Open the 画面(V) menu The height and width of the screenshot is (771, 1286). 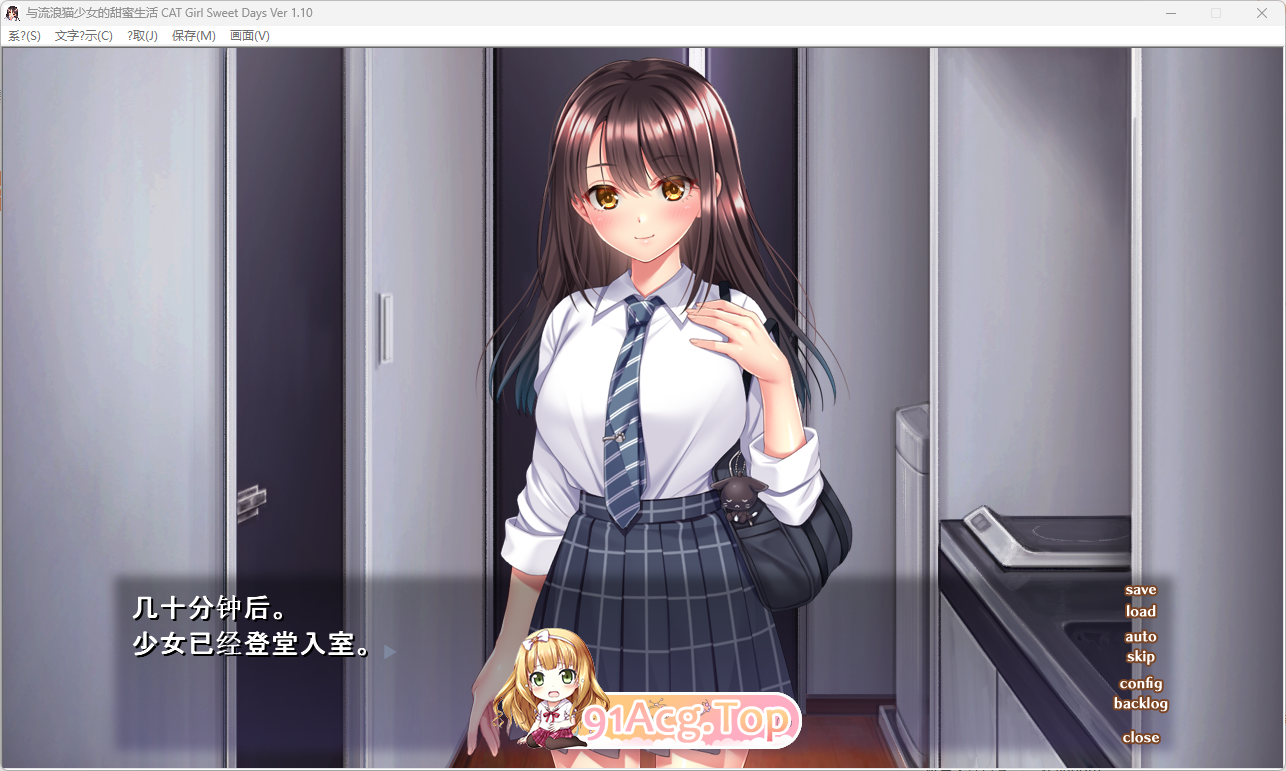tap(250, 35)
